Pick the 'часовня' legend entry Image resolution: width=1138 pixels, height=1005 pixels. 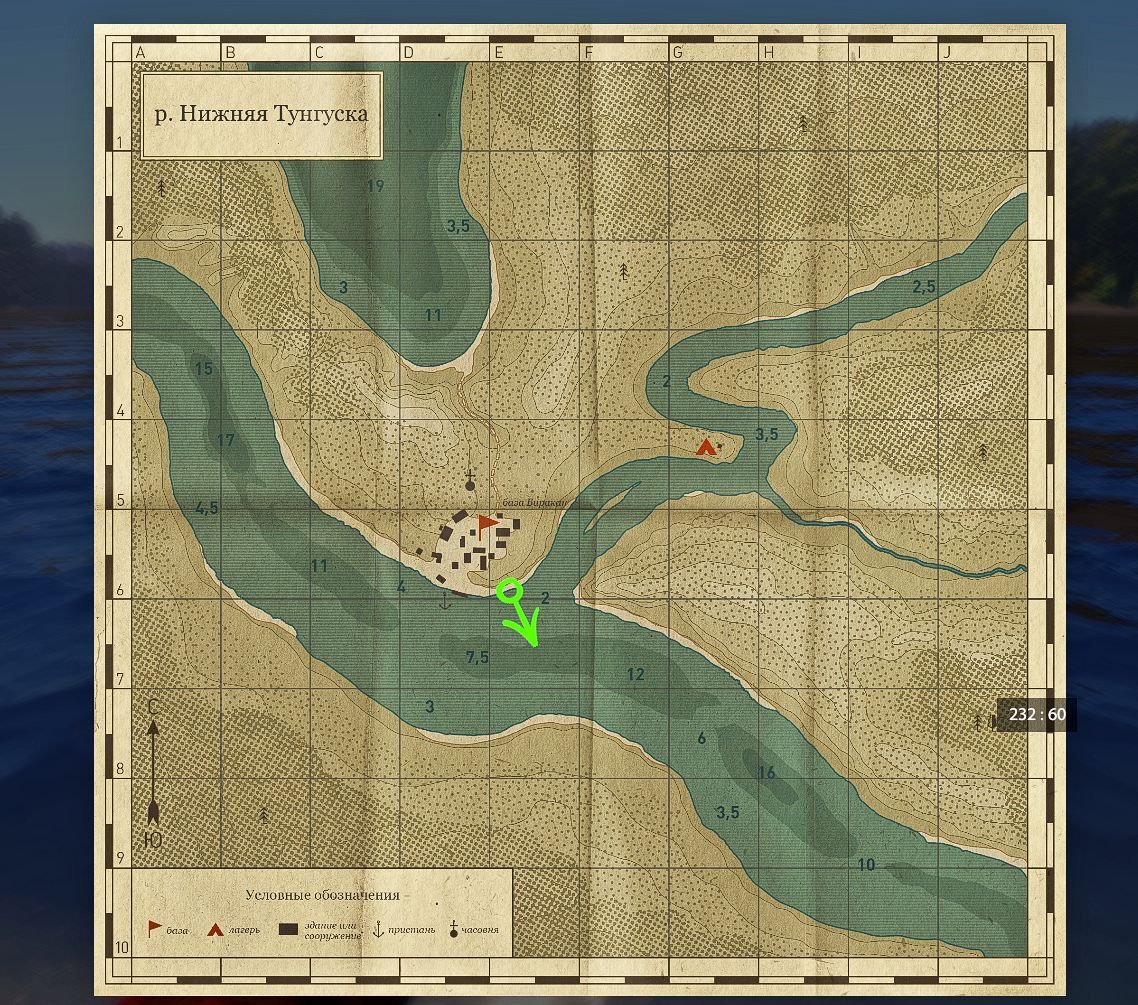point(475,929)
